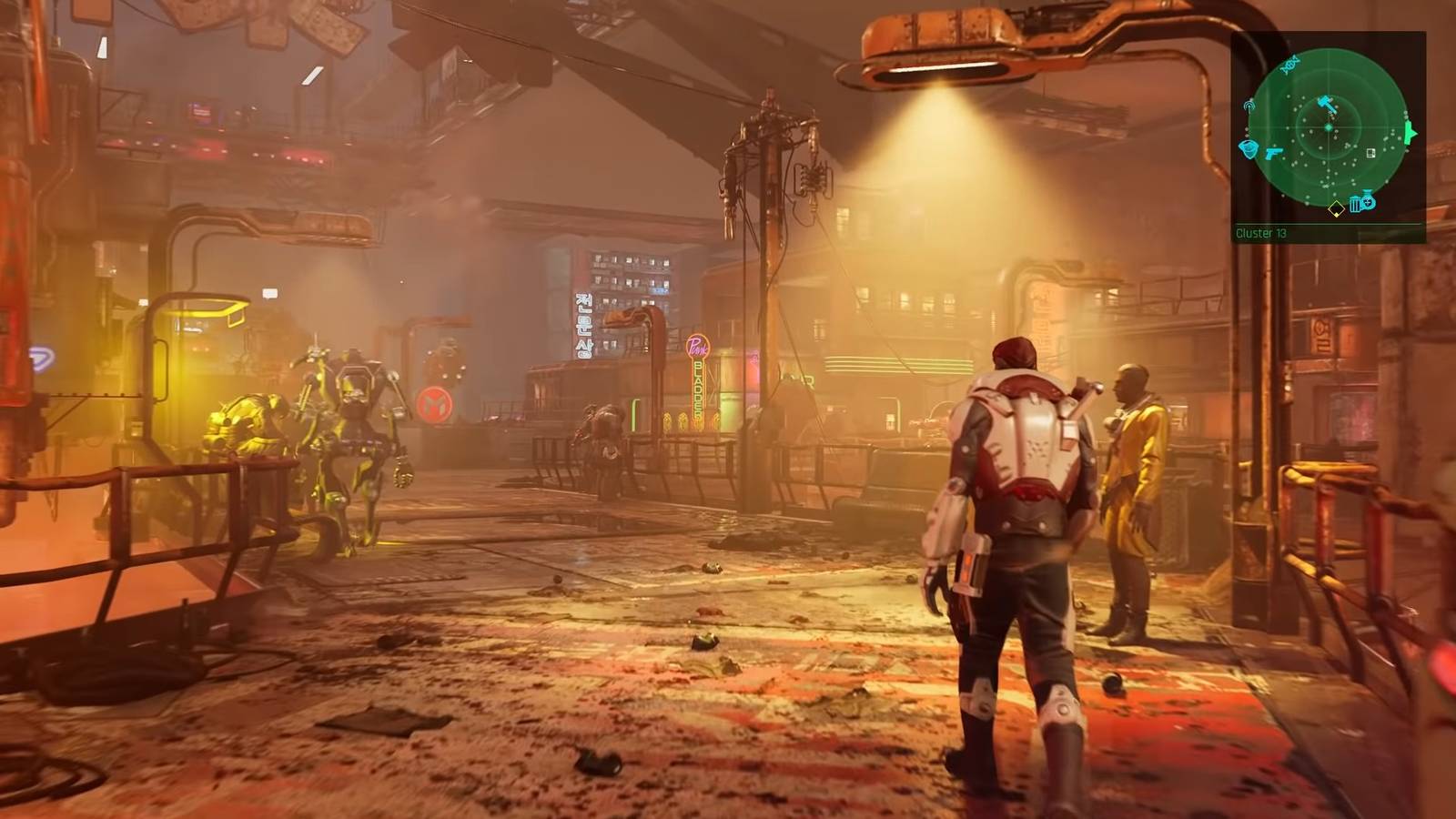Choose the shield marker on the minimap
The width and height of the screenshot is (1456, 819).
[x=1249, y=148]
